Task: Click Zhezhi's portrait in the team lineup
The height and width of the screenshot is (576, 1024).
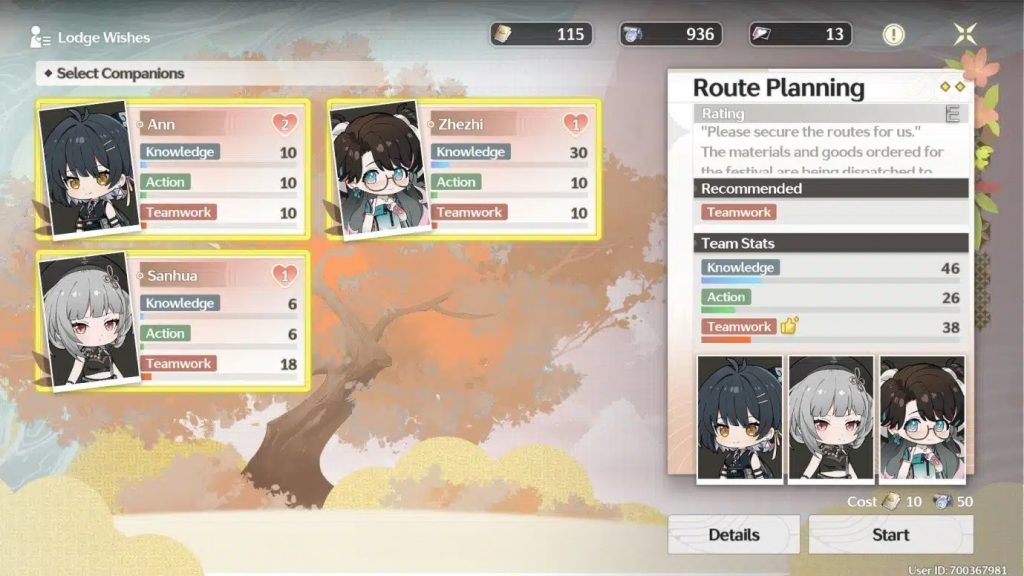Action: click(921, 420)
